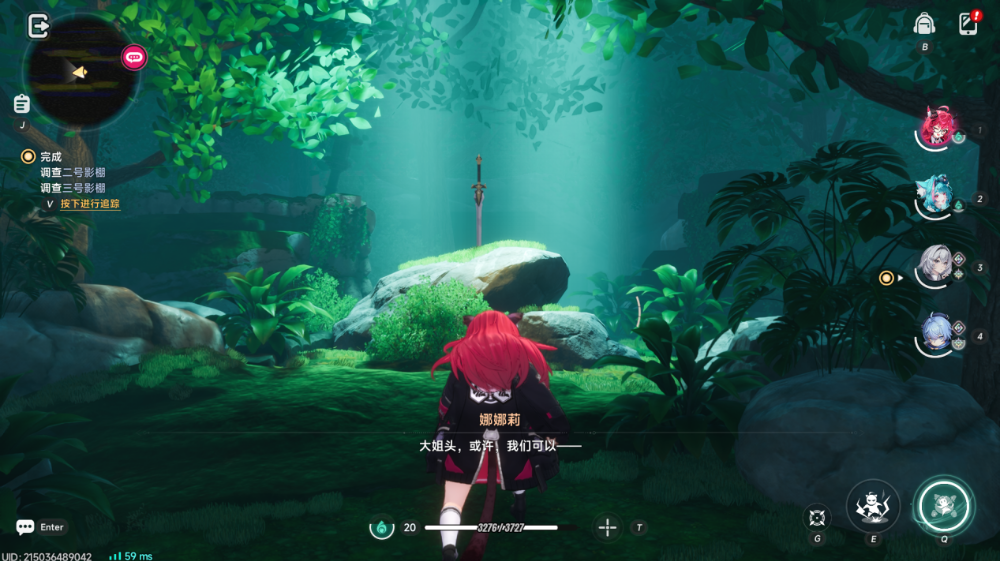Switch to the teal-haired cat-eared character
The height and width of the screenshot is (561, 1000).
click(938, 198)
